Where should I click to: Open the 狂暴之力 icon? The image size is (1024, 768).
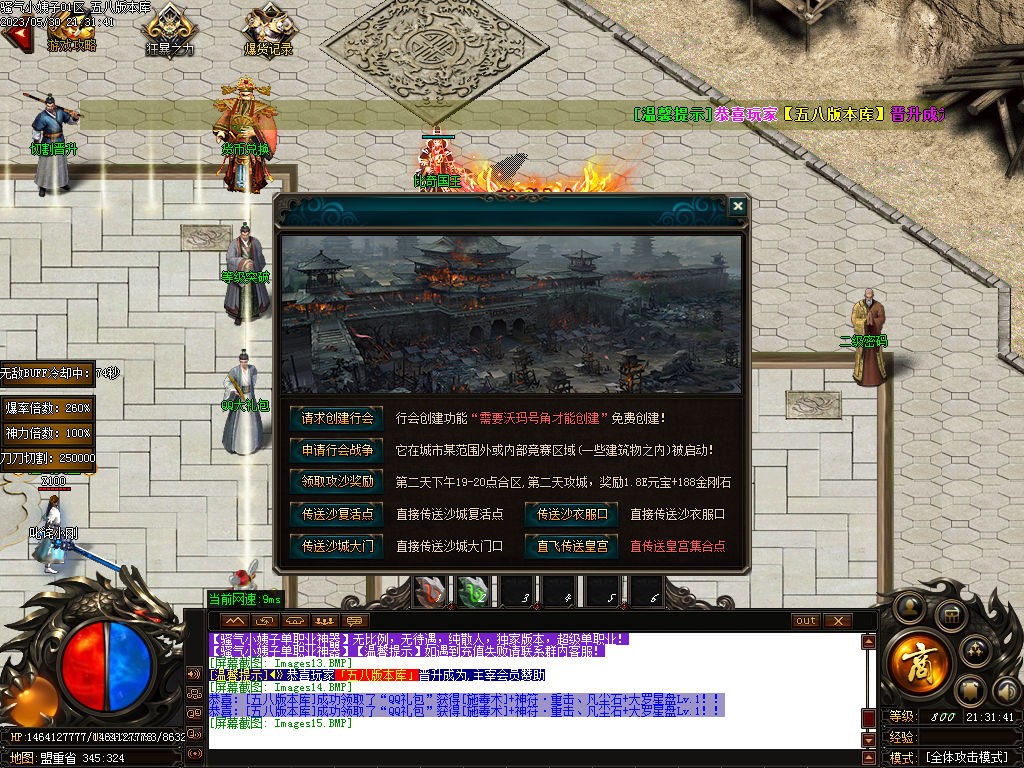click(x=170, y=30)
